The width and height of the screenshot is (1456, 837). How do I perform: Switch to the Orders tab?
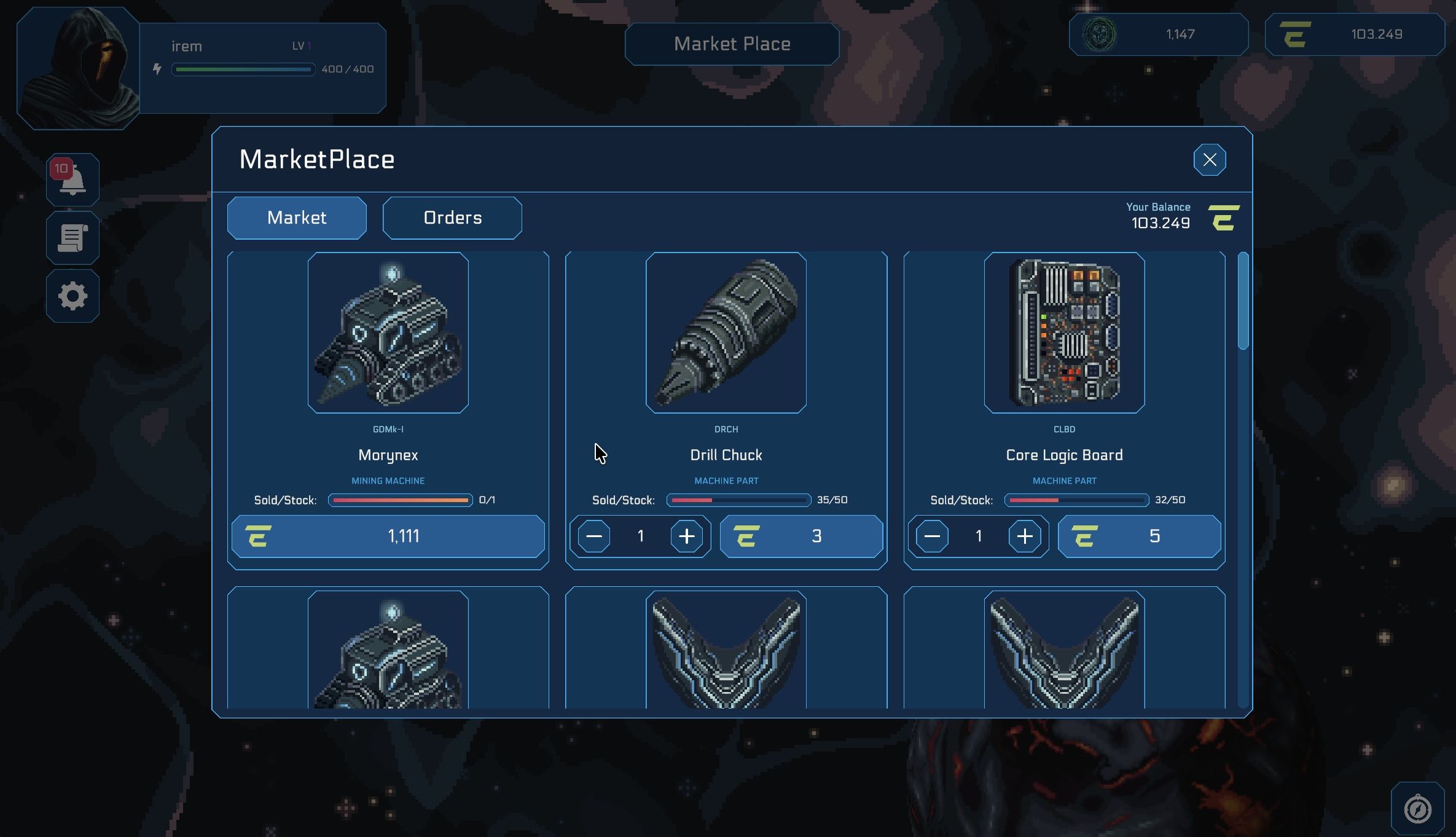[x=452, y=218]
